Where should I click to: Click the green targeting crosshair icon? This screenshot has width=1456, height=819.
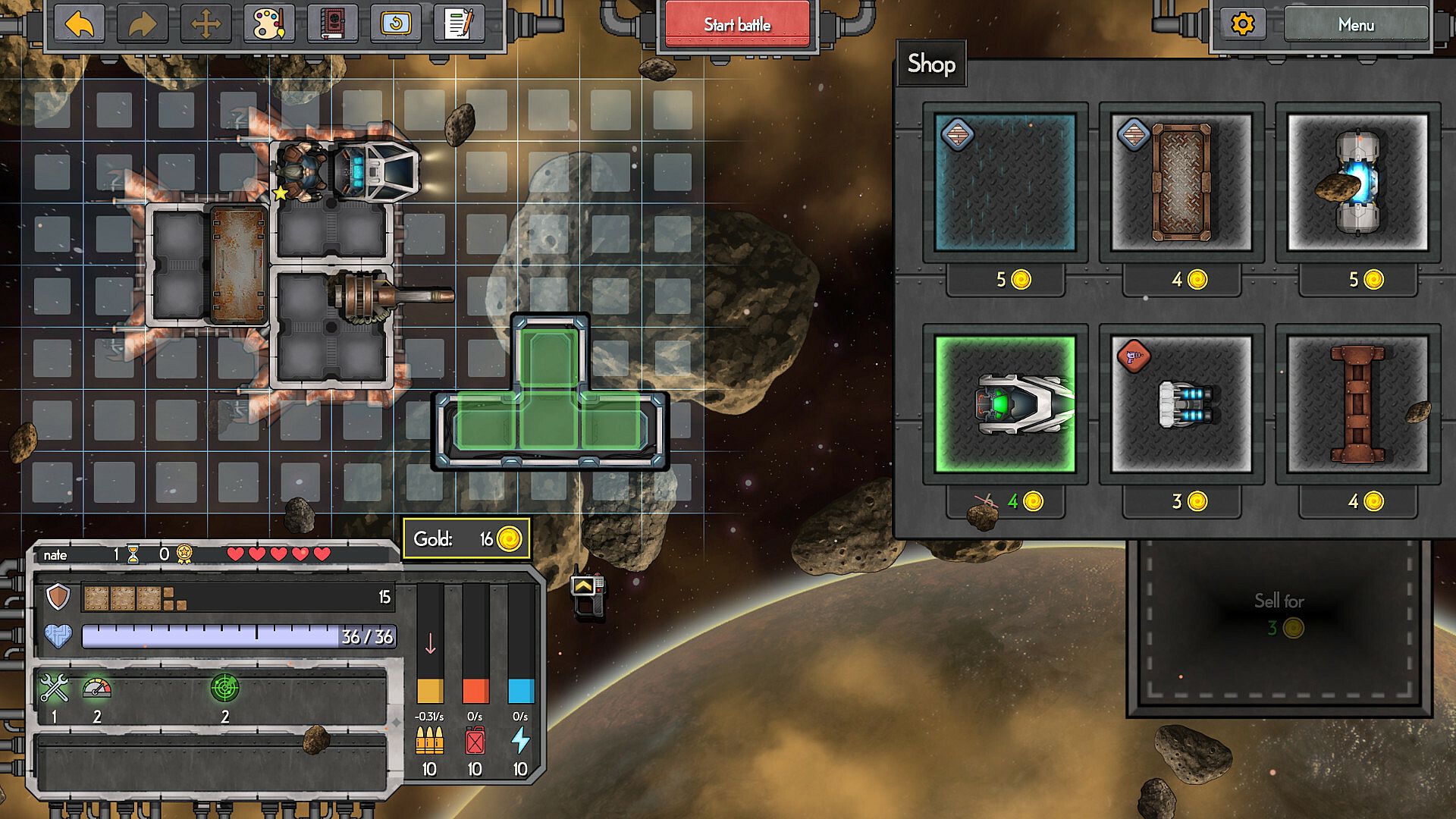[224, 688]
